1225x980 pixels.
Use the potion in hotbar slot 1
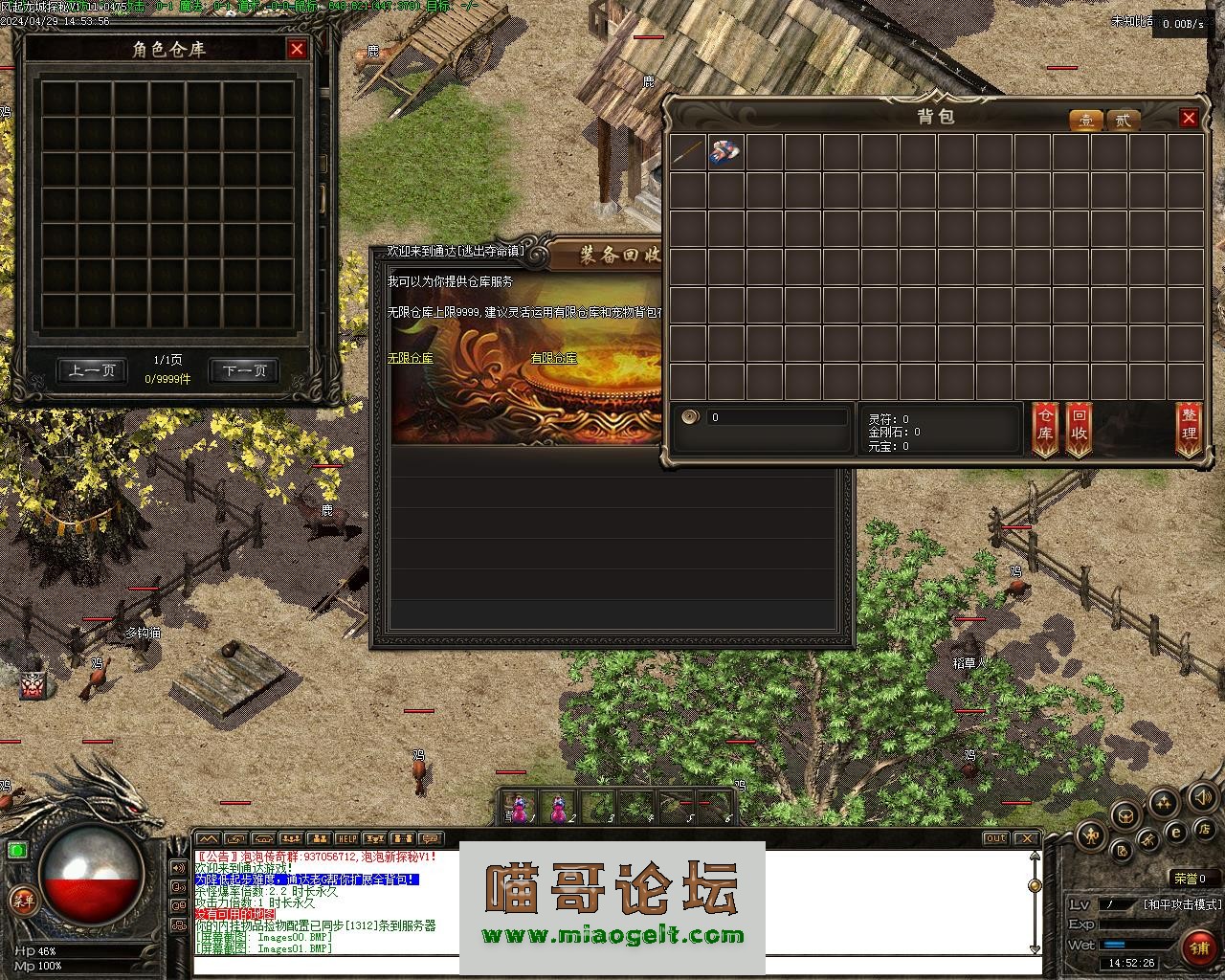pos(519,808)
